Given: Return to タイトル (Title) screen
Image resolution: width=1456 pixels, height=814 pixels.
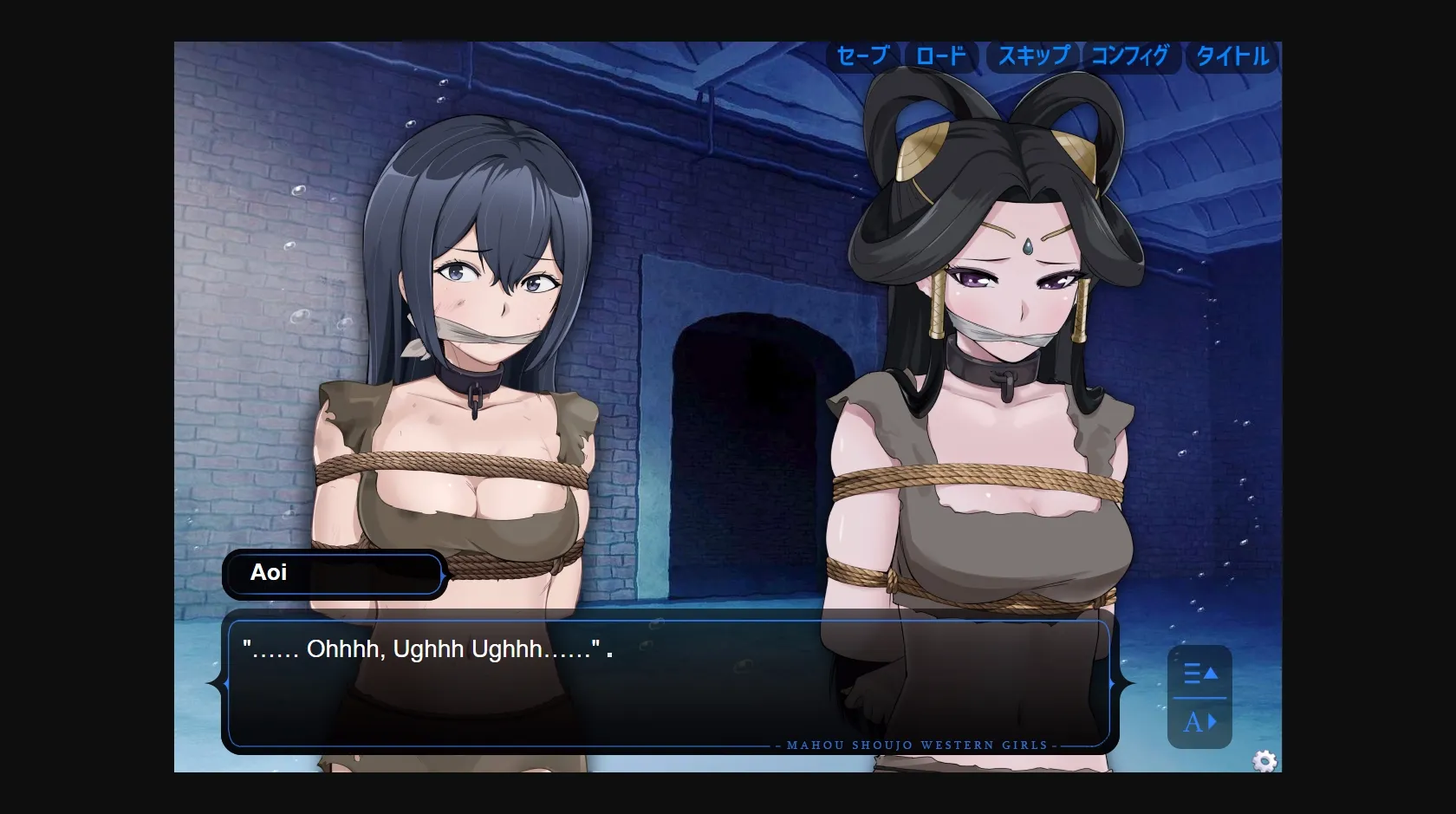Looking at the screenshot, I should click(1232, 57).
